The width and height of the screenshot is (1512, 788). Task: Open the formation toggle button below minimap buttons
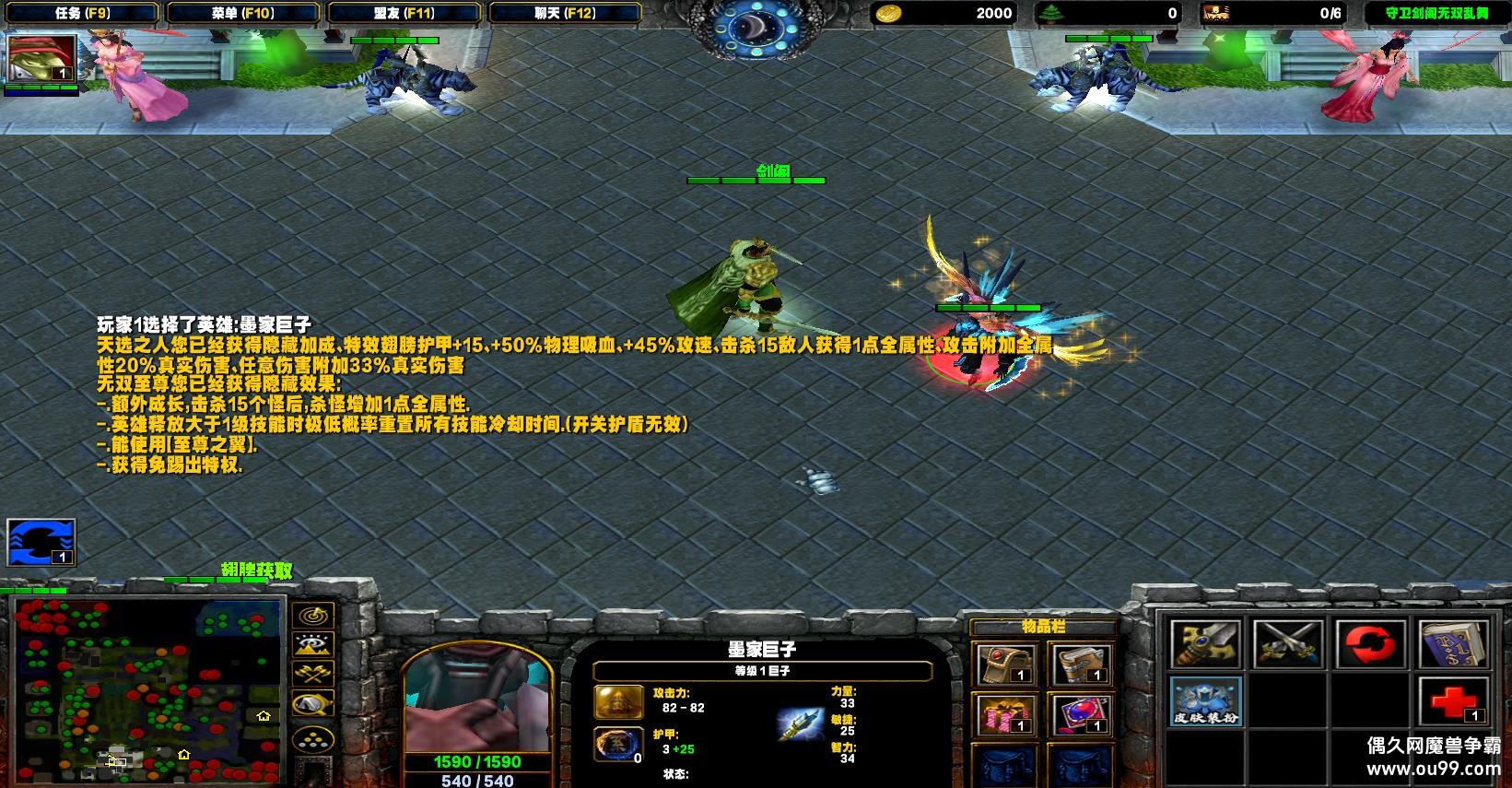pyautogui.click(x=313, y=738)
